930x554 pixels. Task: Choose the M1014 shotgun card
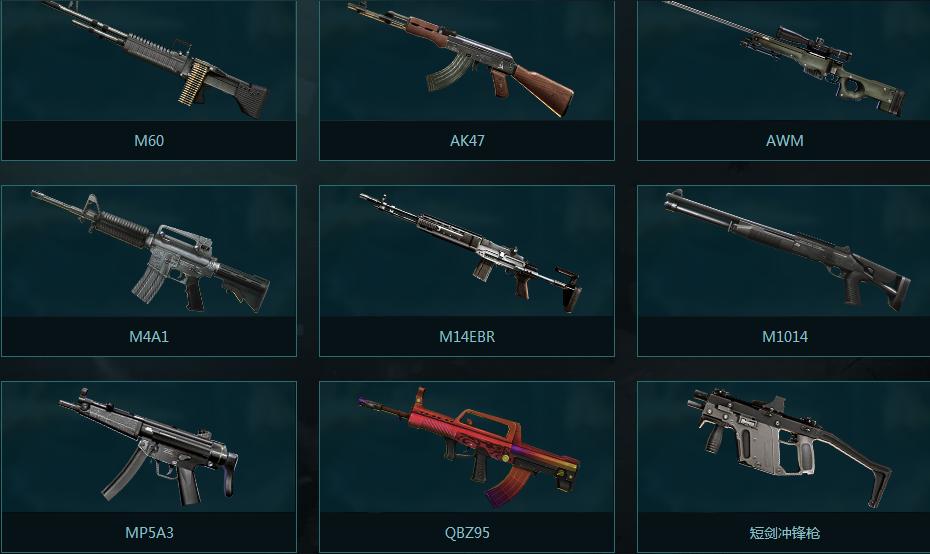(784, 270)
